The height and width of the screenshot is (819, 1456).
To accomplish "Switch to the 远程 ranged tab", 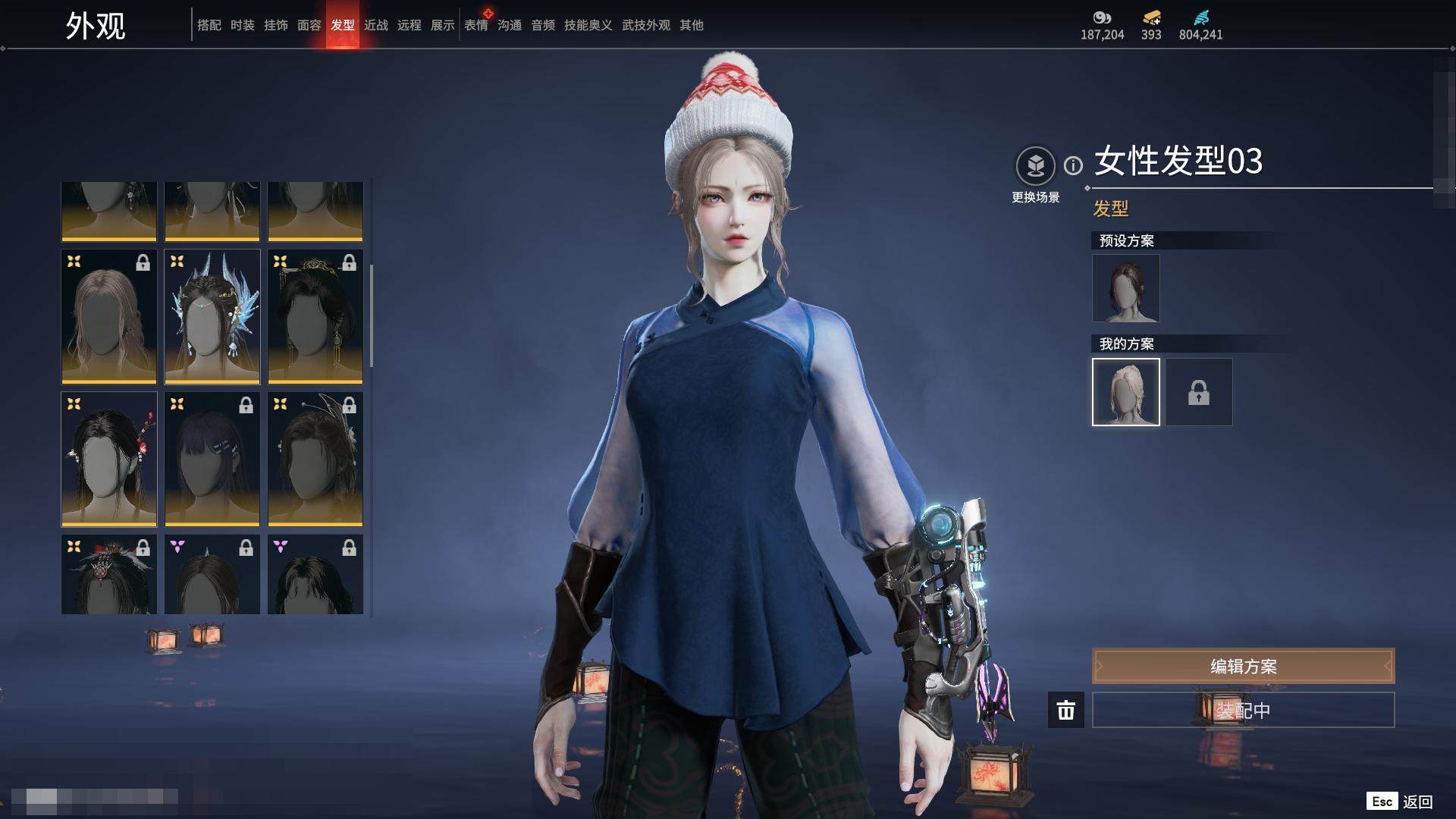I will click(409, 25).
